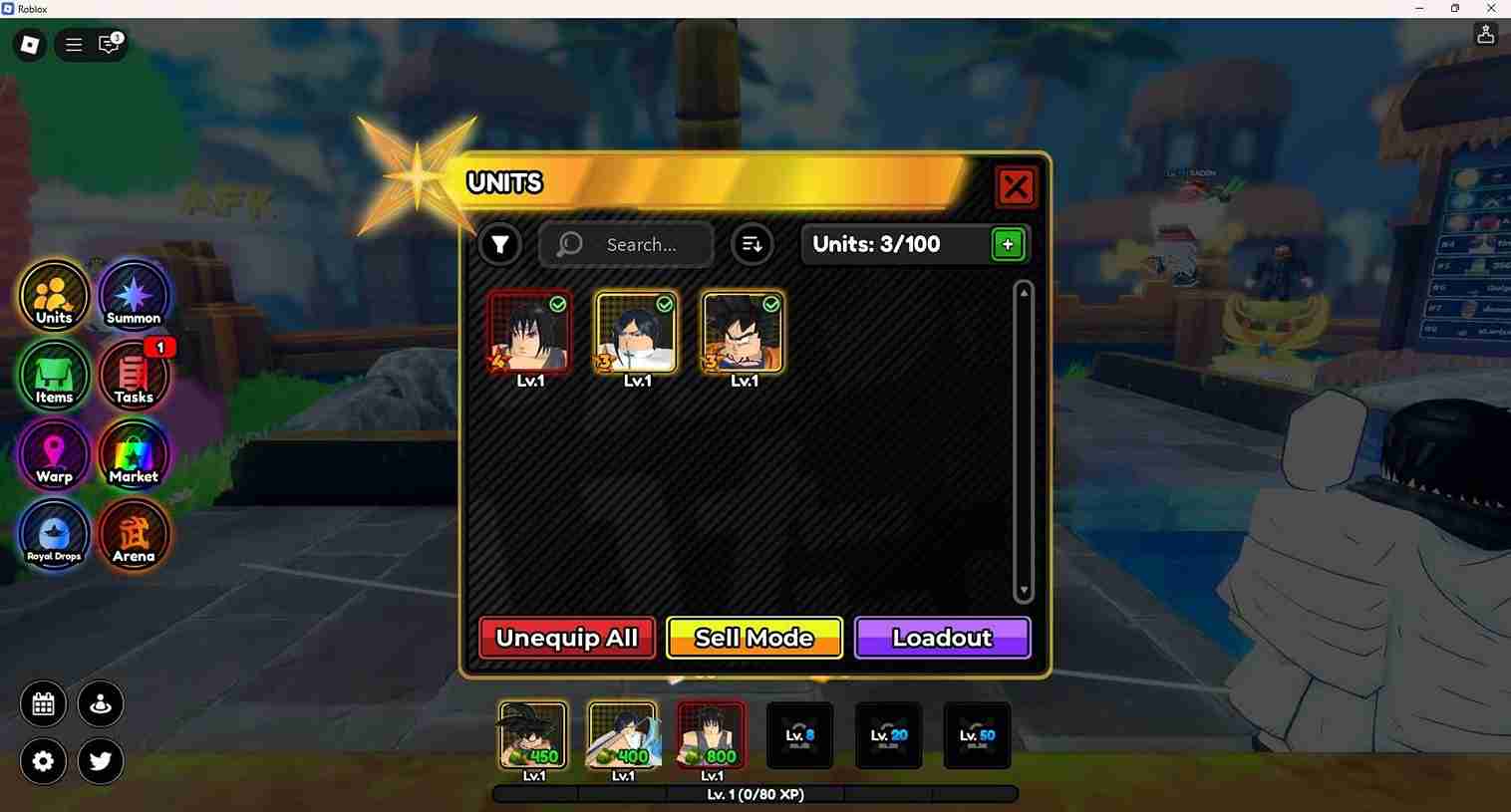Open the Roblox hamburger menu

(73, 44)
